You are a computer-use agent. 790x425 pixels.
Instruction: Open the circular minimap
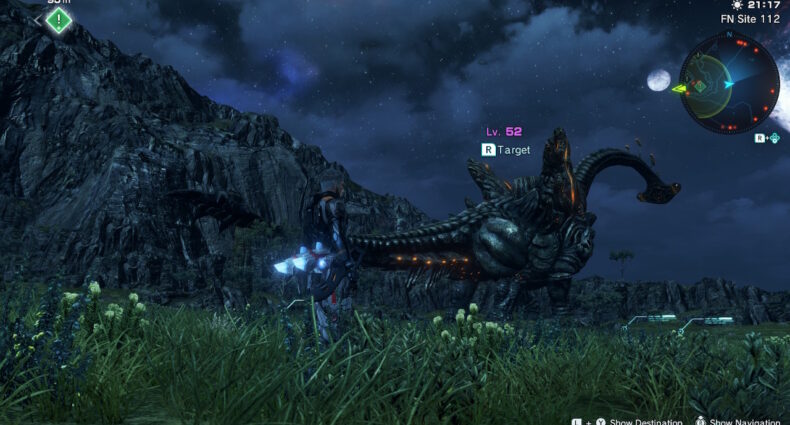(729, 84)
